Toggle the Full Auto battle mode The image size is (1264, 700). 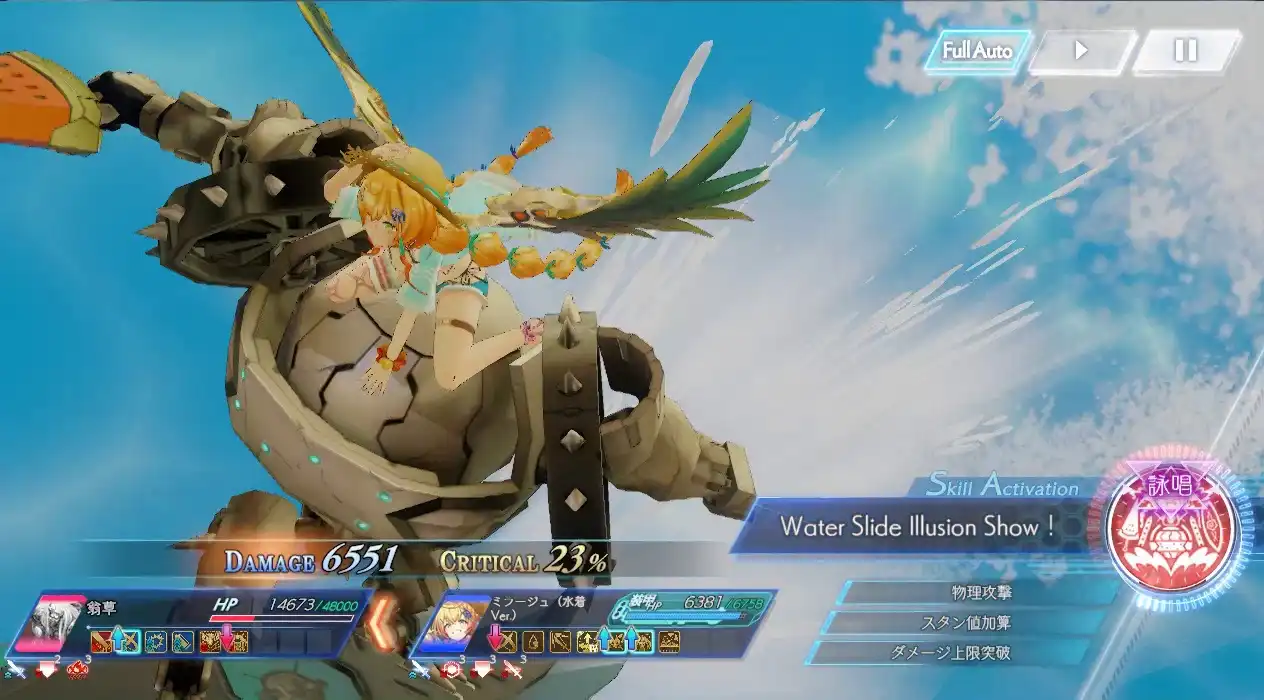click(x=977, y=51)
